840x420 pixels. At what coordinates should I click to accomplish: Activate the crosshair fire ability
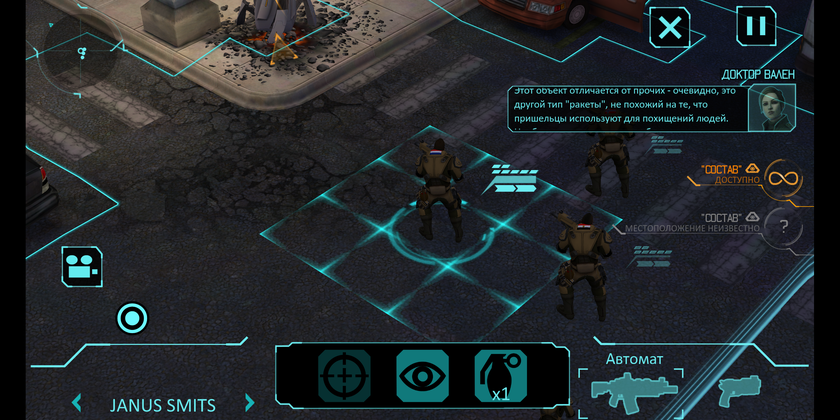(344, 376)
